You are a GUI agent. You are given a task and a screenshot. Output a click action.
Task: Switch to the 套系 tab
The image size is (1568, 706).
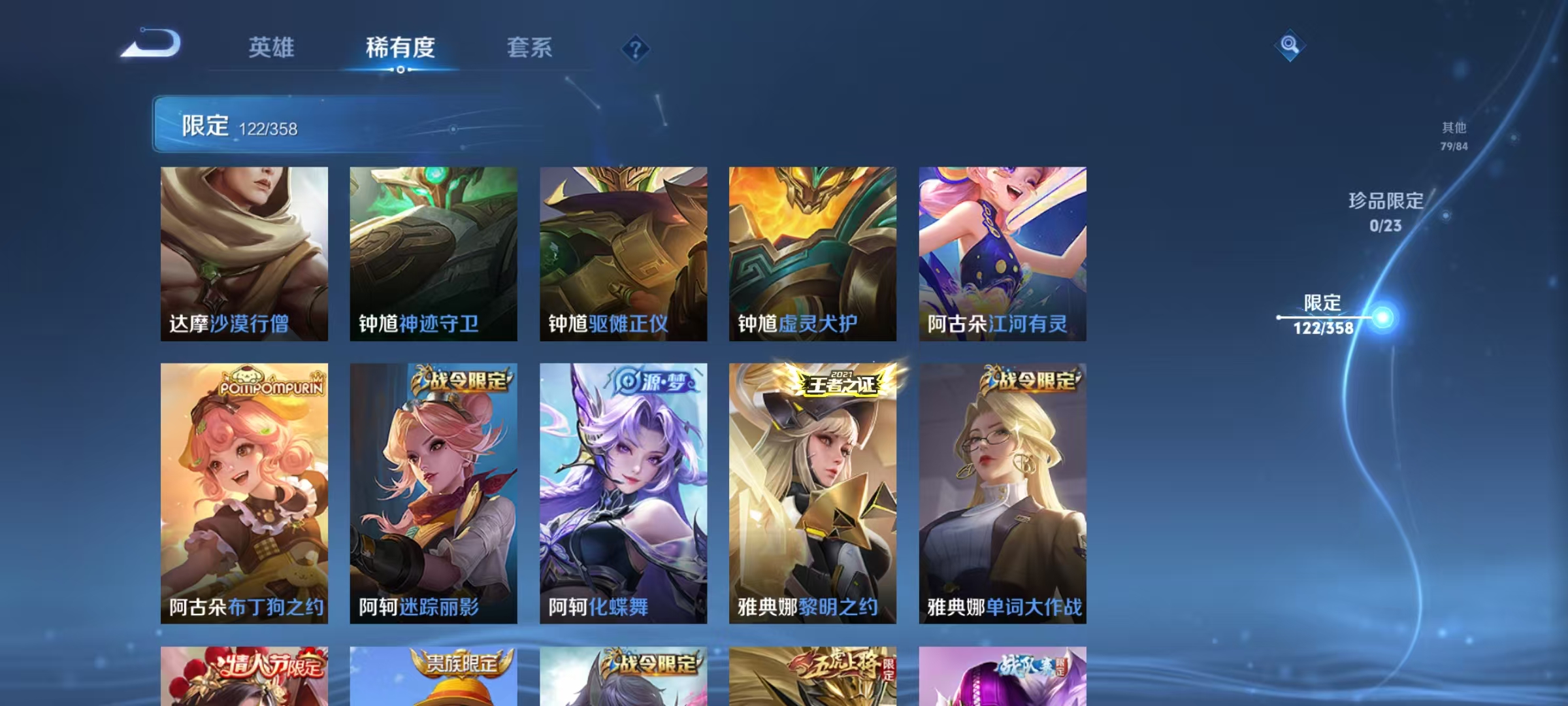click(x=530, y=48)
